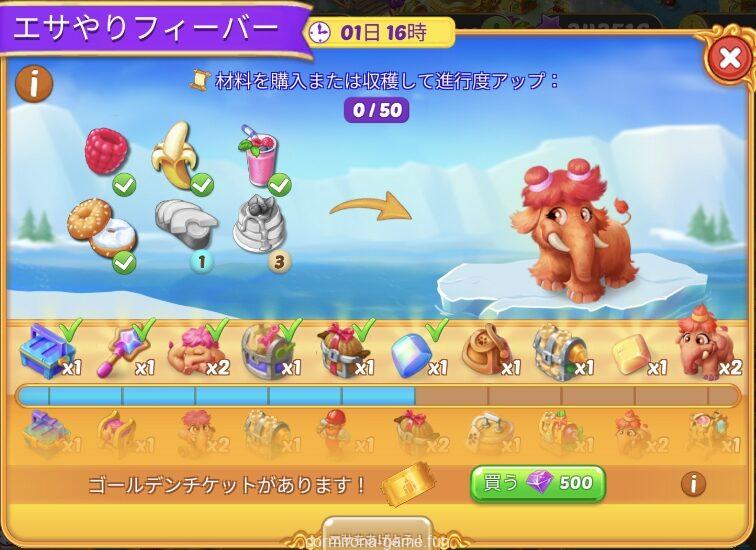Close the feeding fever event window

click(730, 59)
